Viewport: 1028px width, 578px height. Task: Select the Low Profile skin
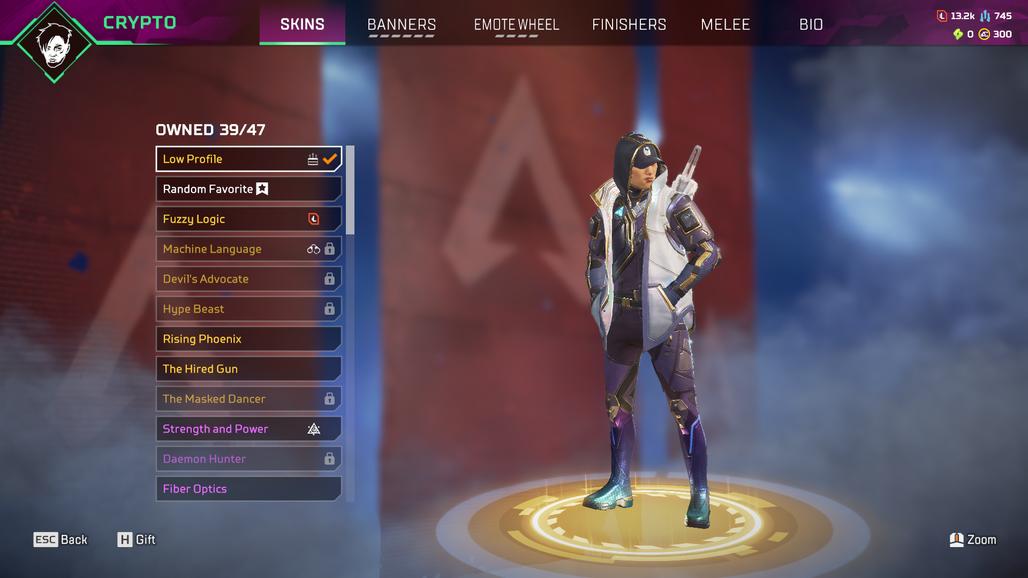(248, 159)
